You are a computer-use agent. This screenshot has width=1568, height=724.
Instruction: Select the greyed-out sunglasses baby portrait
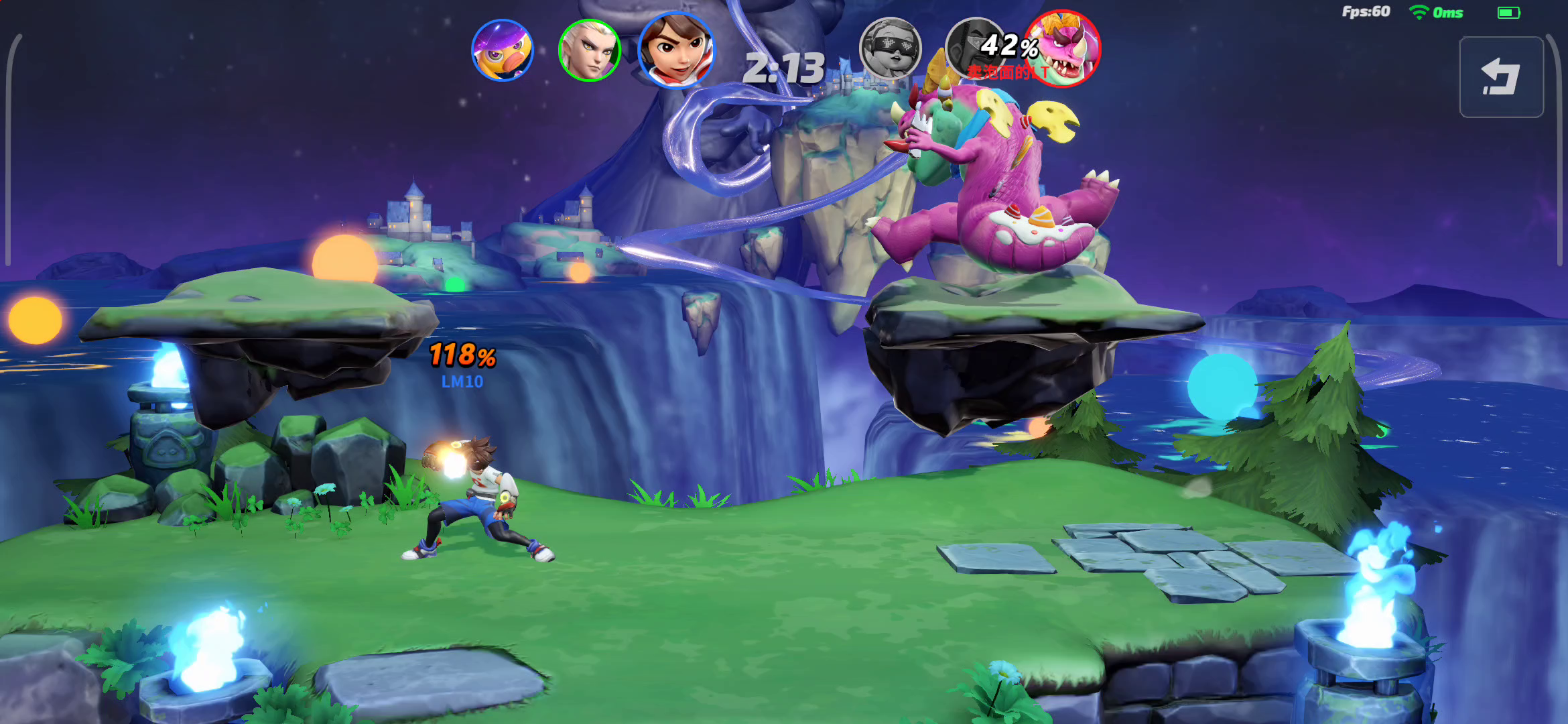[x=891, y=49]
